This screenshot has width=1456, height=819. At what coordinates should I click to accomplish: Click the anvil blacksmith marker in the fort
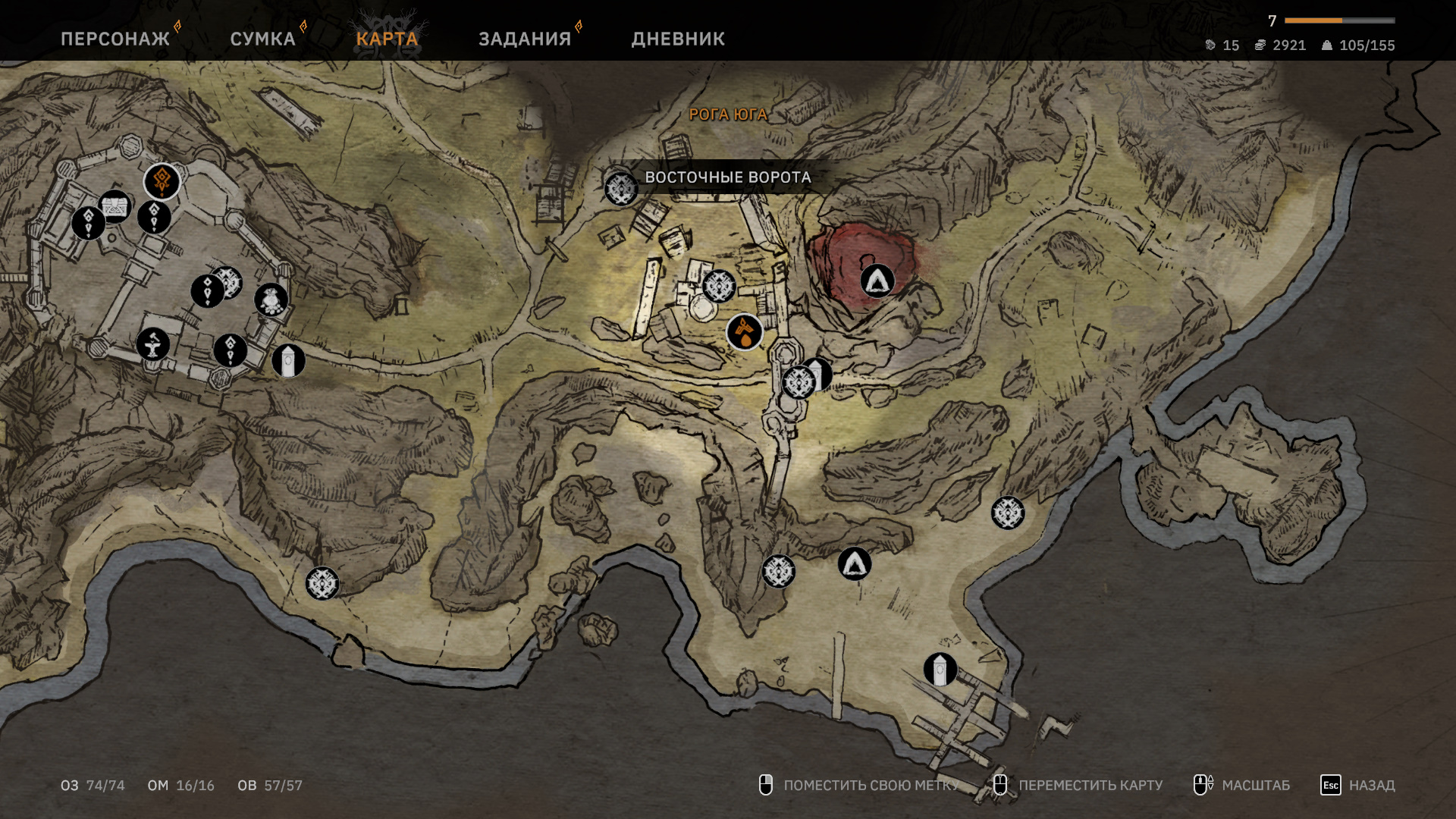tap(153, 344)
